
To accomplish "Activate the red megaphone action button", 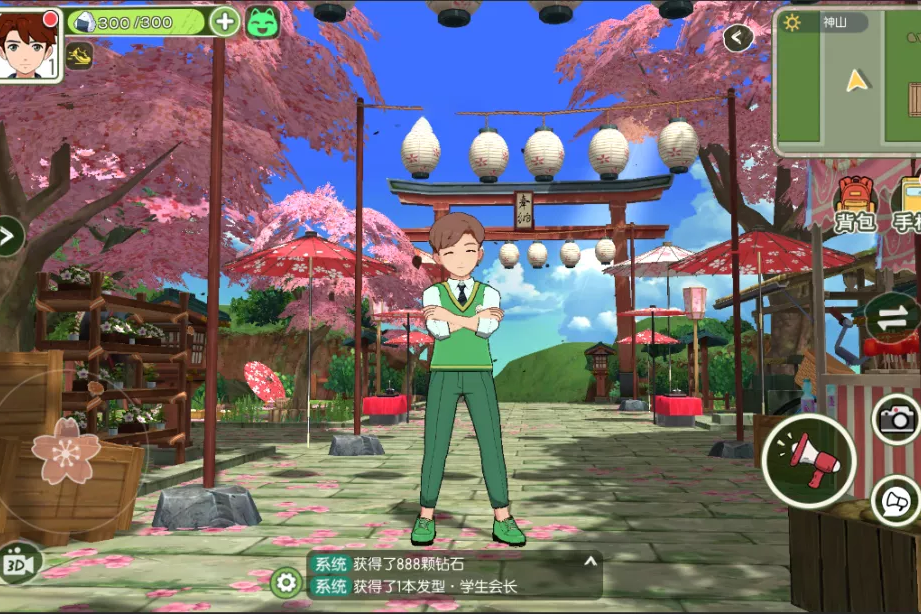I will pos(808,461).
